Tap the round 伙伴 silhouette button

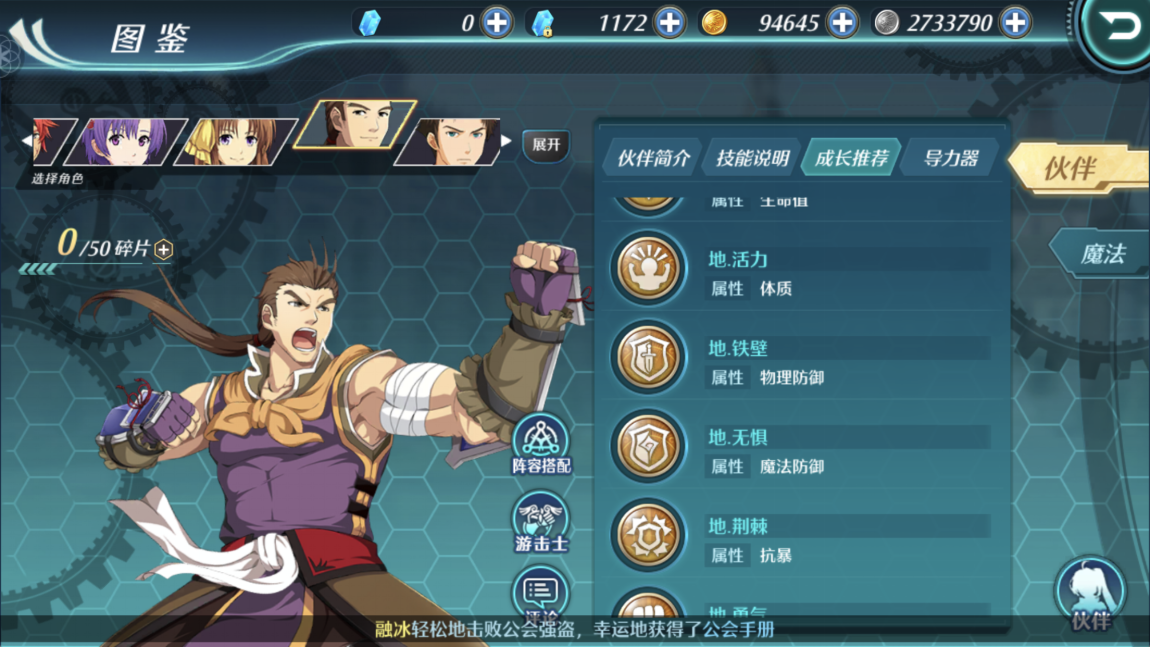click(x=1090, y=594)
